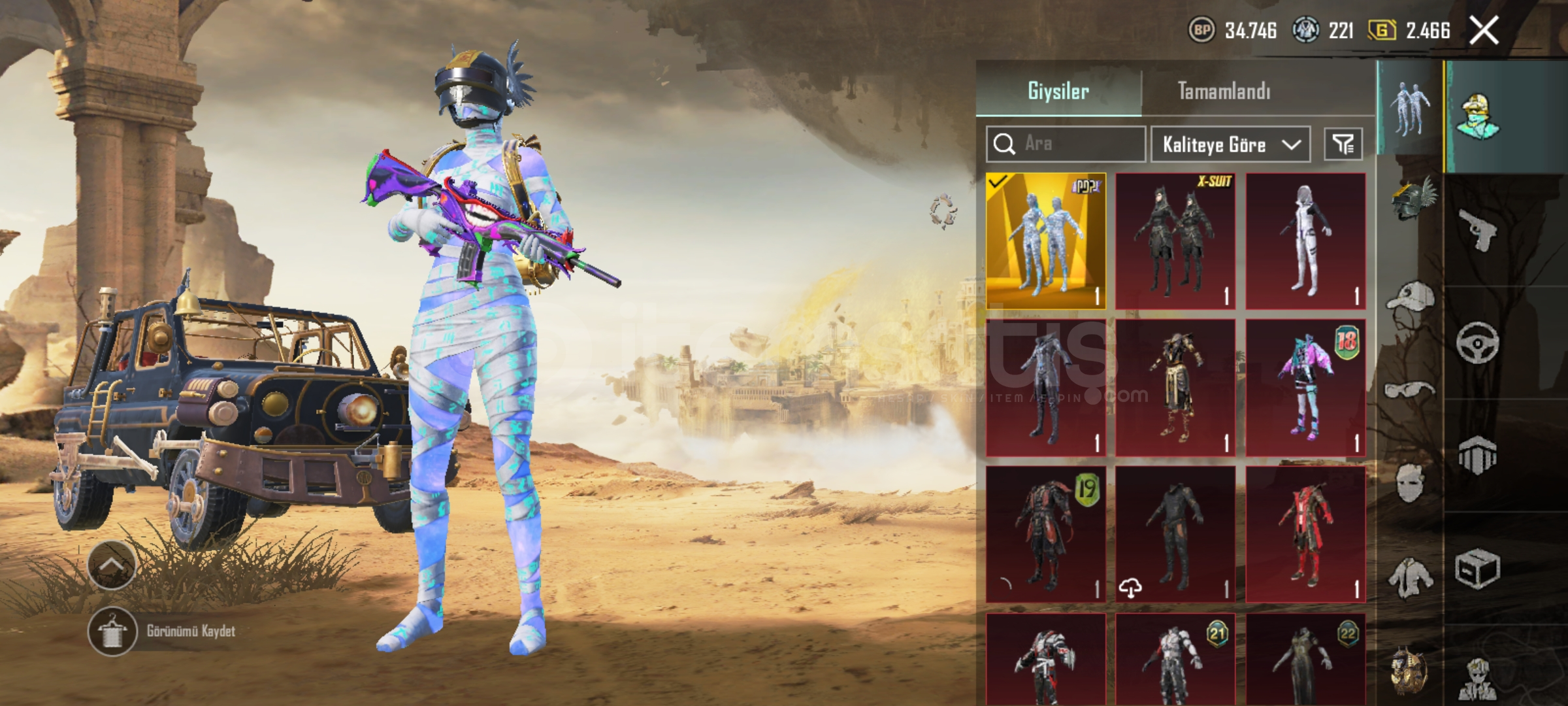Select the white hooded outfit tile
This screenshot has height=706, width=1568.
(x=1305, y=241)
